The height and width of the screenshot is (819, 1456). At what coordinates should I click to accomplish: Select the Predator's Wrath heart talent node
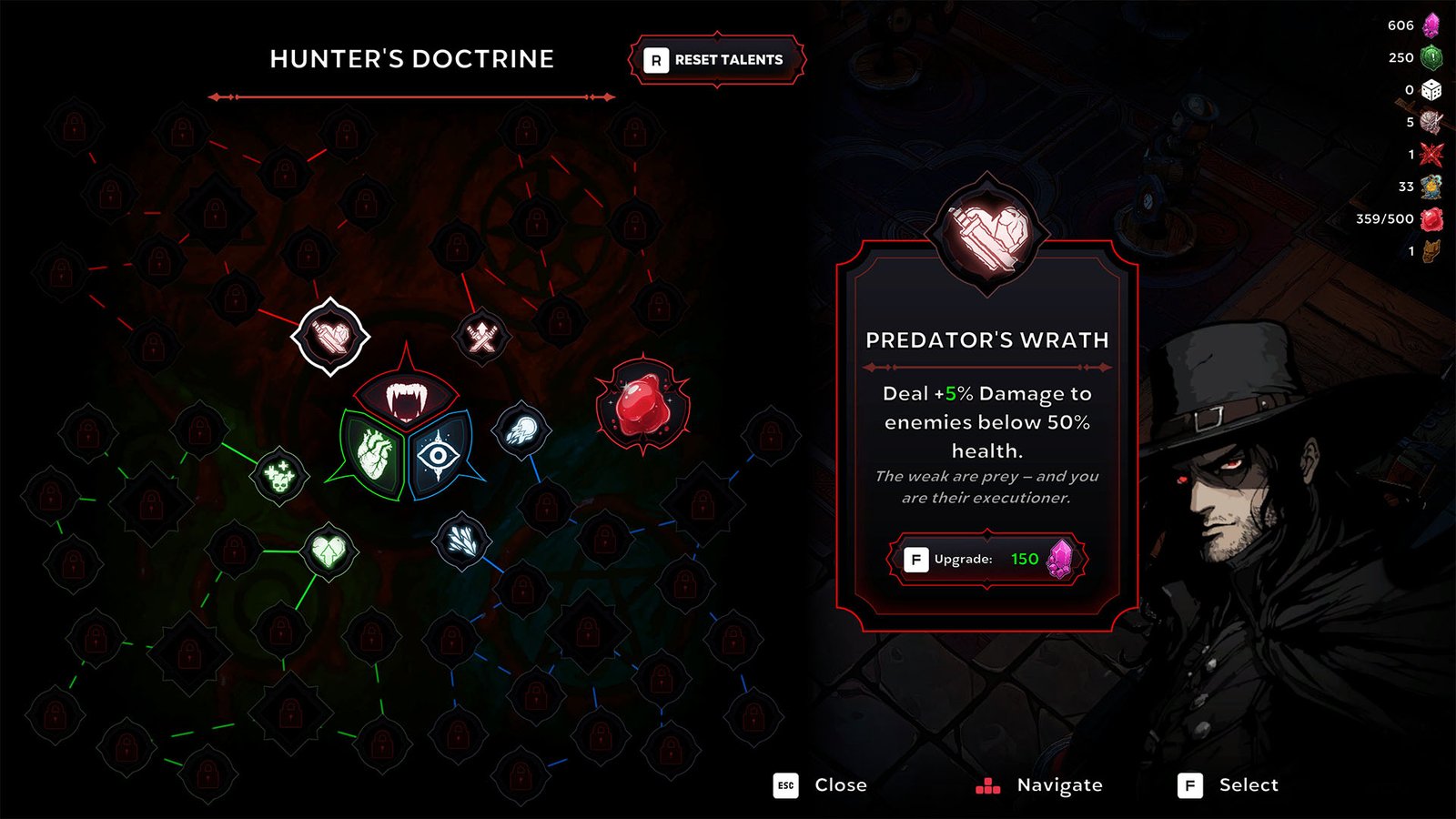330,337
